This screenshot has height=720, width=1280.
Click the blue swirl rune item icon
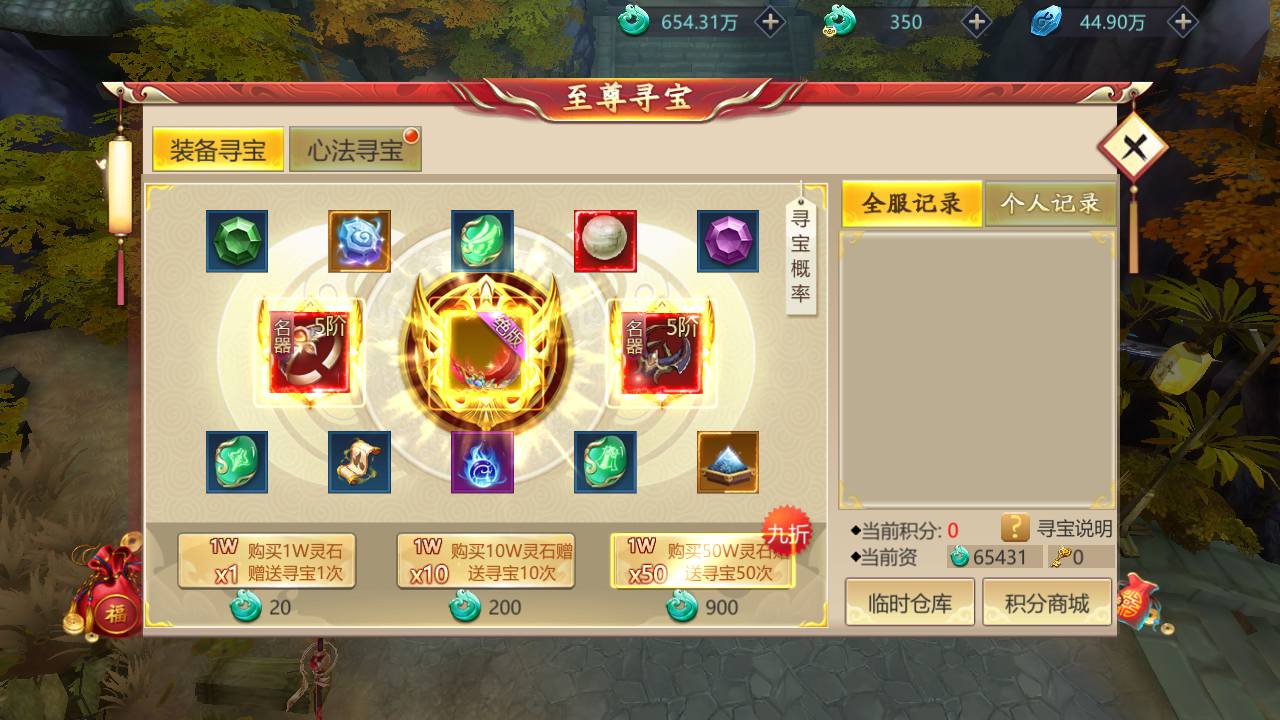[360, 241]
